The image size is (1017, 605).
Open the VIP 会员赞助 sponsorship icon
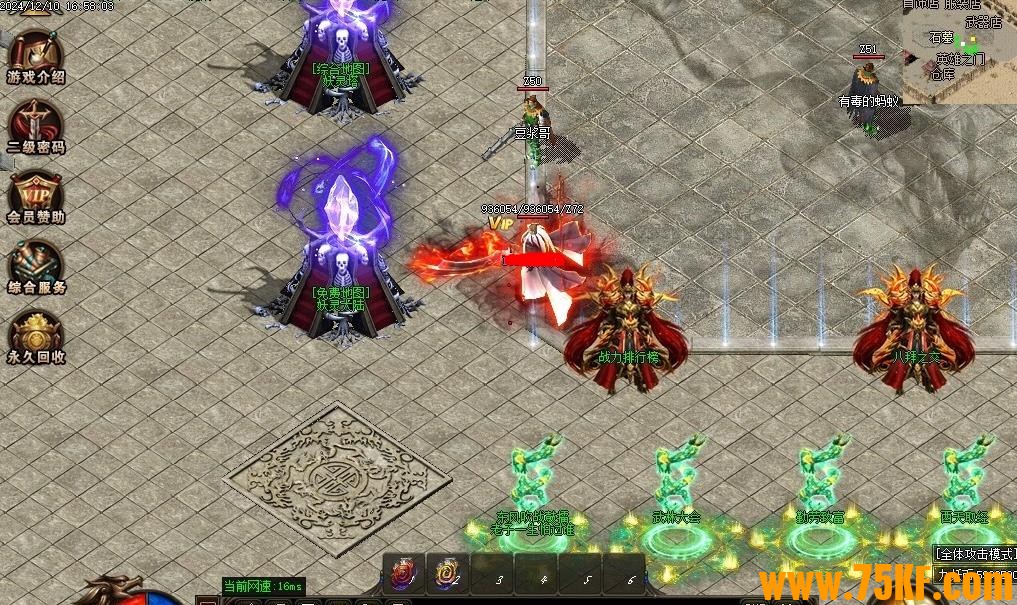tap(36, 195)
